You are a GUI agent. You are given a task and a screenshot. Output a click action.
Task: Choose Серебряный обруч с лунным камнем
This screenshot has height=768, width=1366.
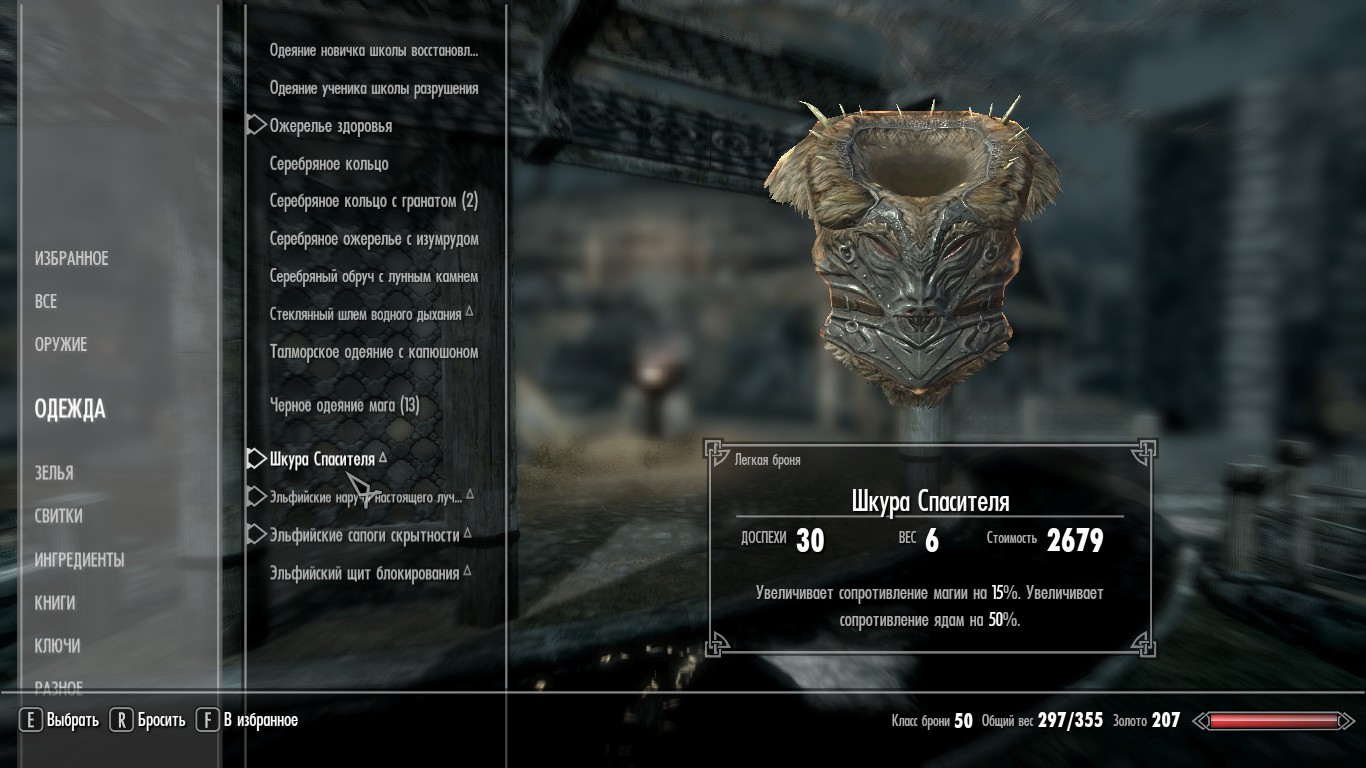[x=374, y=277]
